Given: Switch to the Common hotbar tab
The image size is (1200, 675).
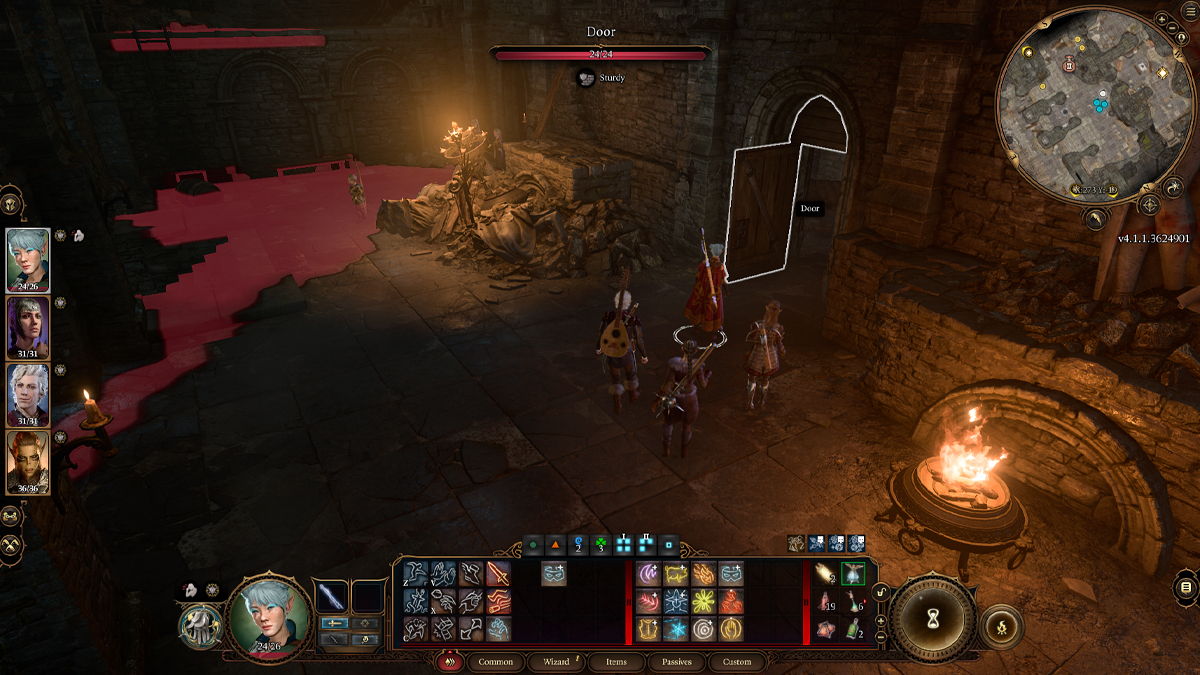Looking at the screenshot, I should 495,662.
